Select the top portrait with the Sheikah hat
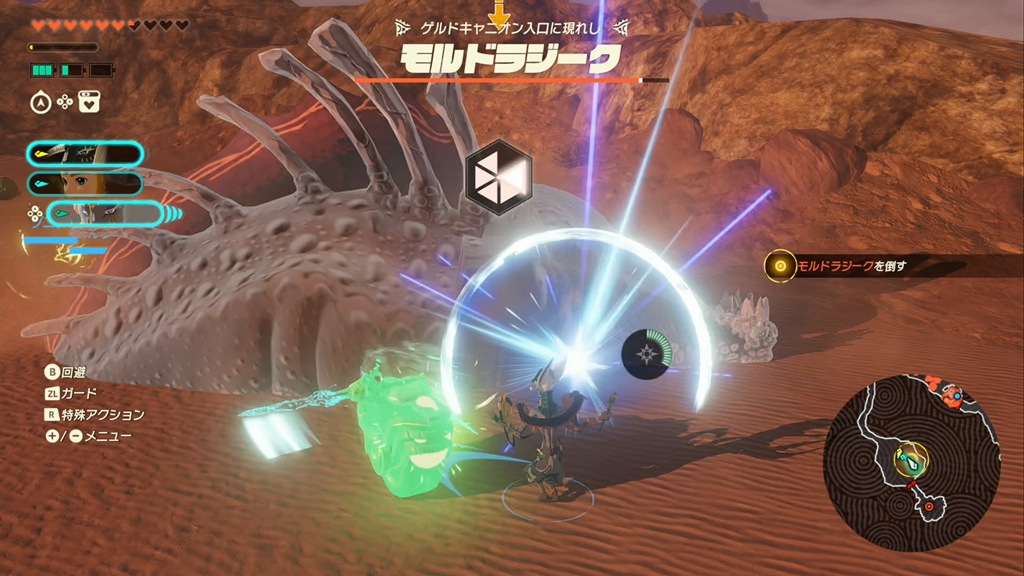The height and width of the screenshot is (576, 1024). tap(86, 153)
